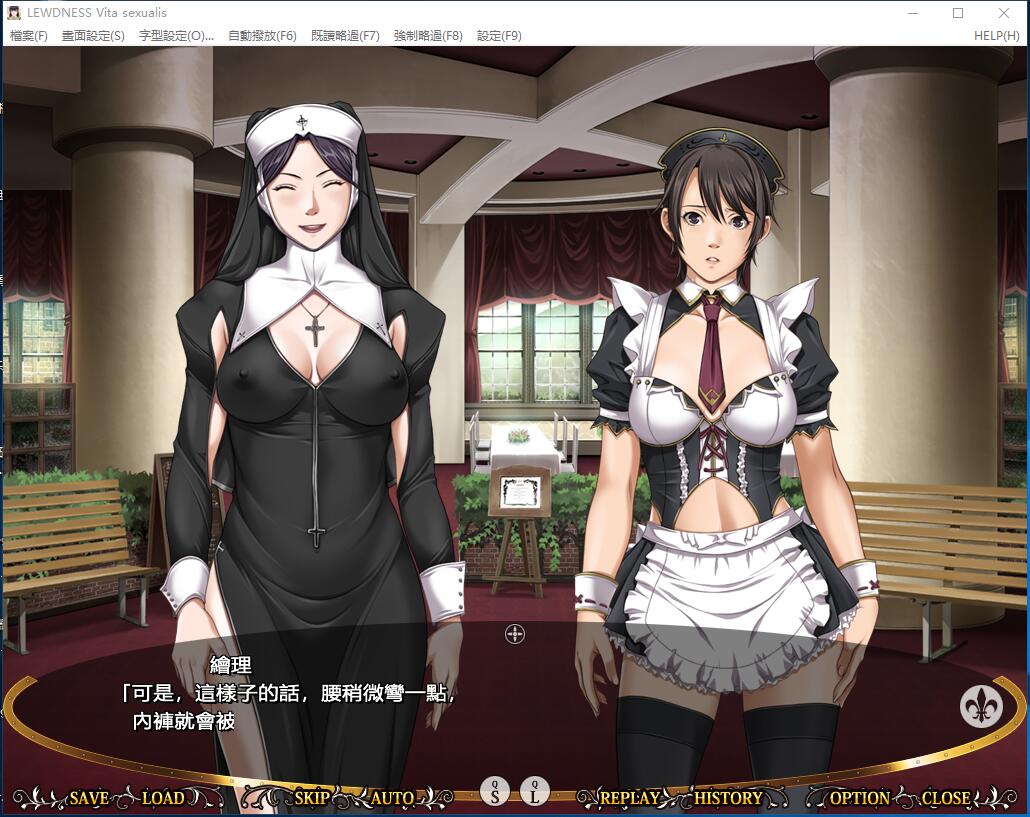Click the fleur-de-lis emblem icon
The width and height of the screenshot is (1030, 817).
point(981,706)
